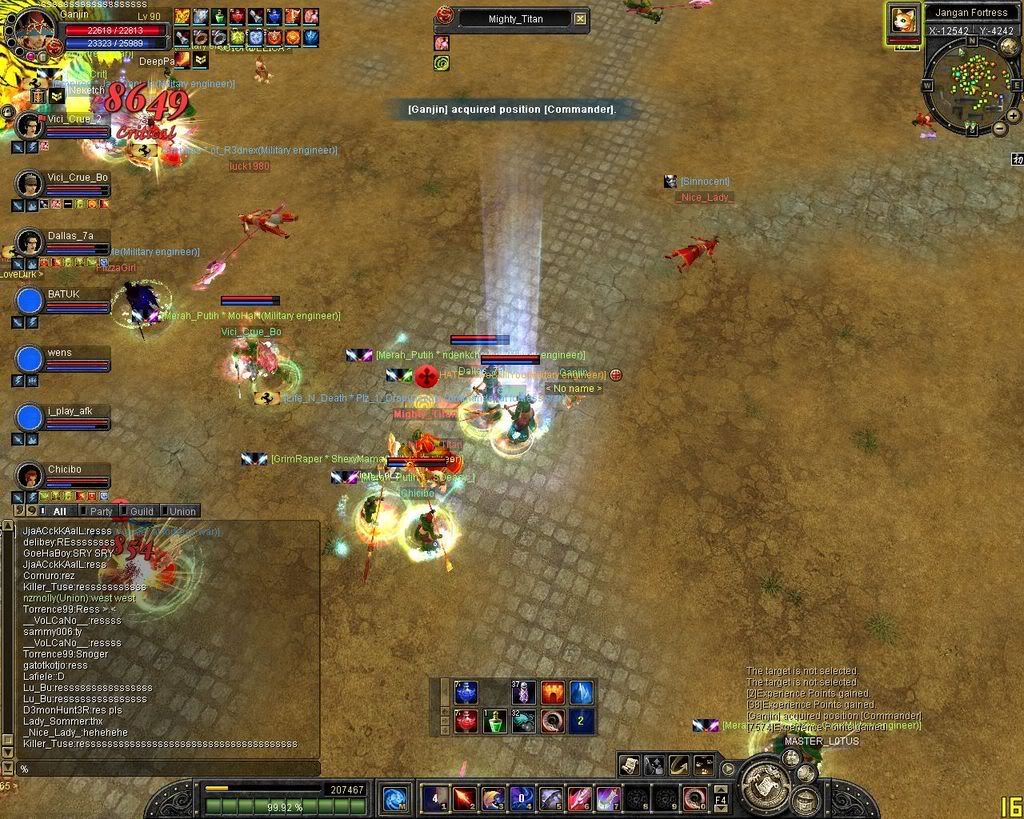Open the Union chat tab

(181, 511)
